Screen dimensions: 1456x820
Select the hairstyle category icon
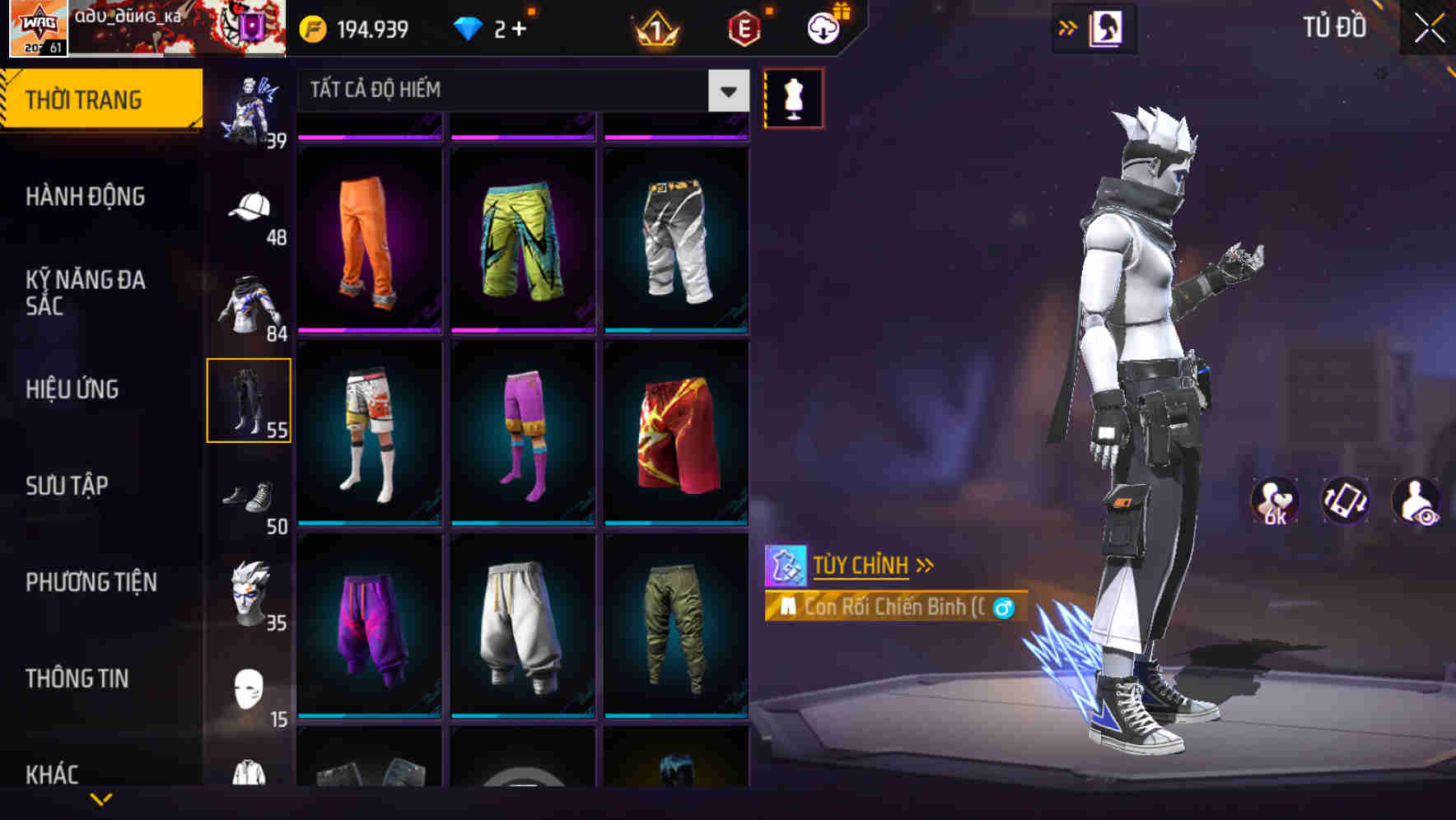250,591
